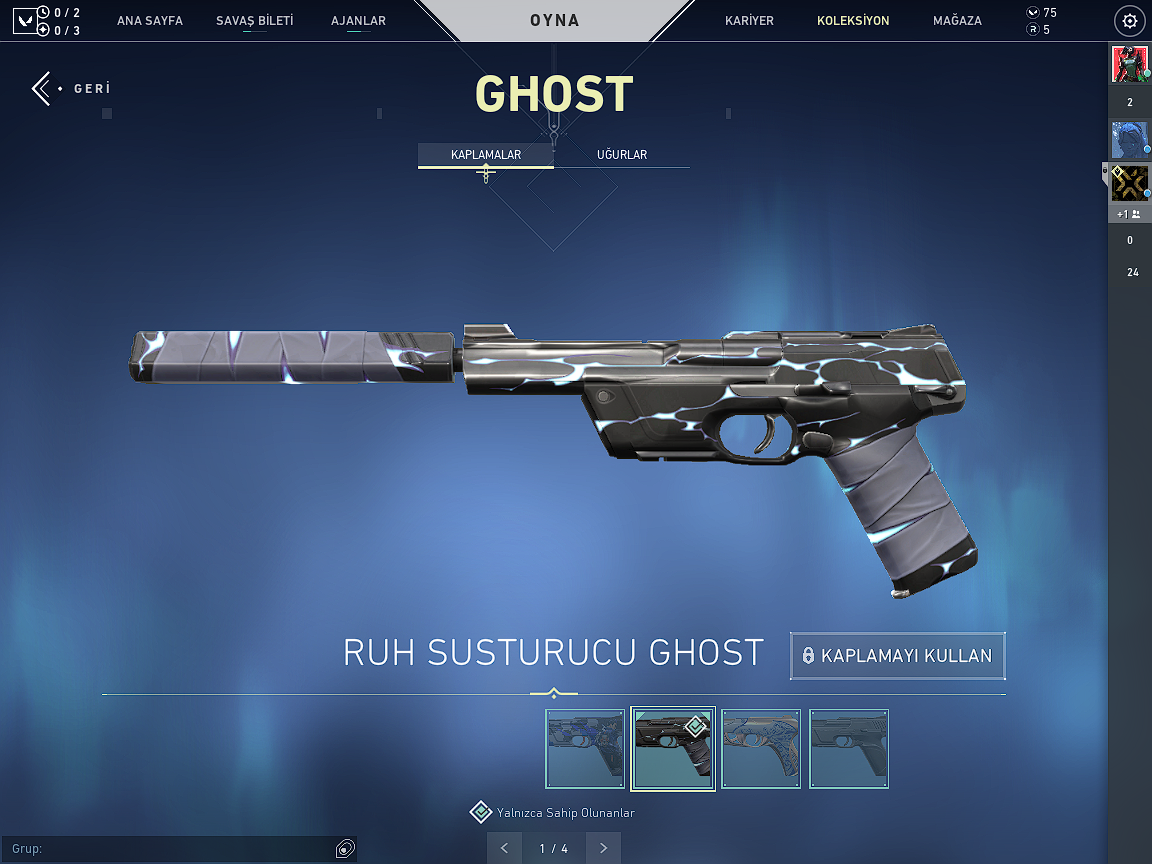Select the last Ghost skin thumbnail
This screenshot has width=1152, height=864.
[849, 749]
